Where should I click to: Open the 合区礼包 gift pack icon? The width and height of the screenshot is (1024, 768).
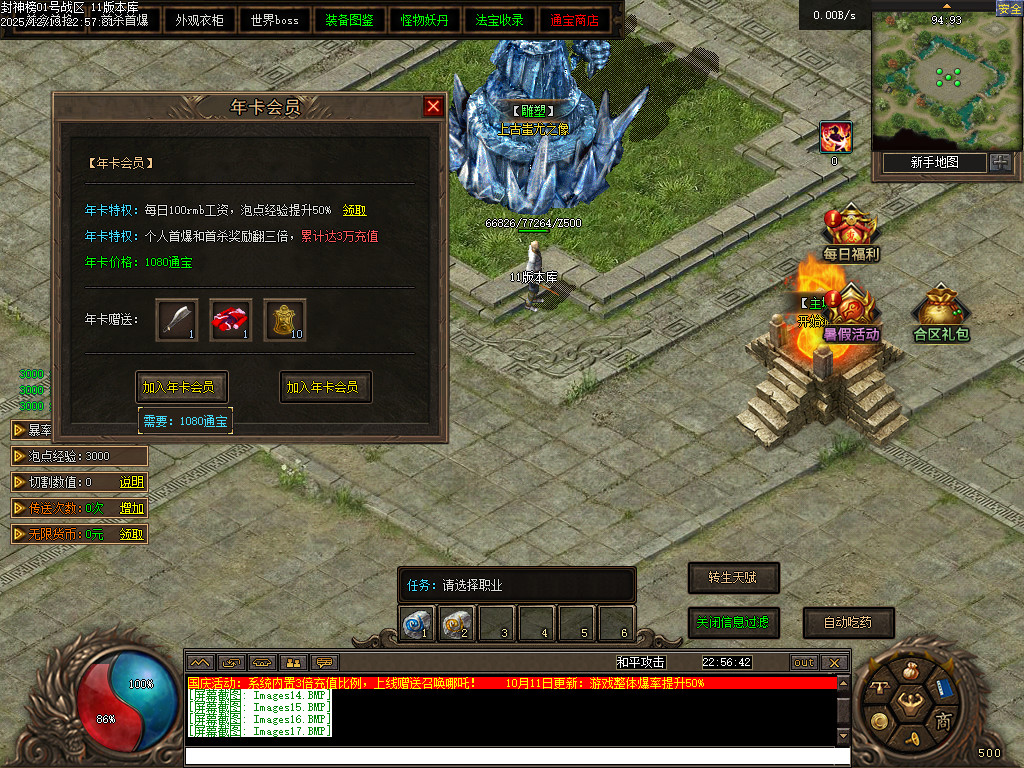[x=941, y=313]
